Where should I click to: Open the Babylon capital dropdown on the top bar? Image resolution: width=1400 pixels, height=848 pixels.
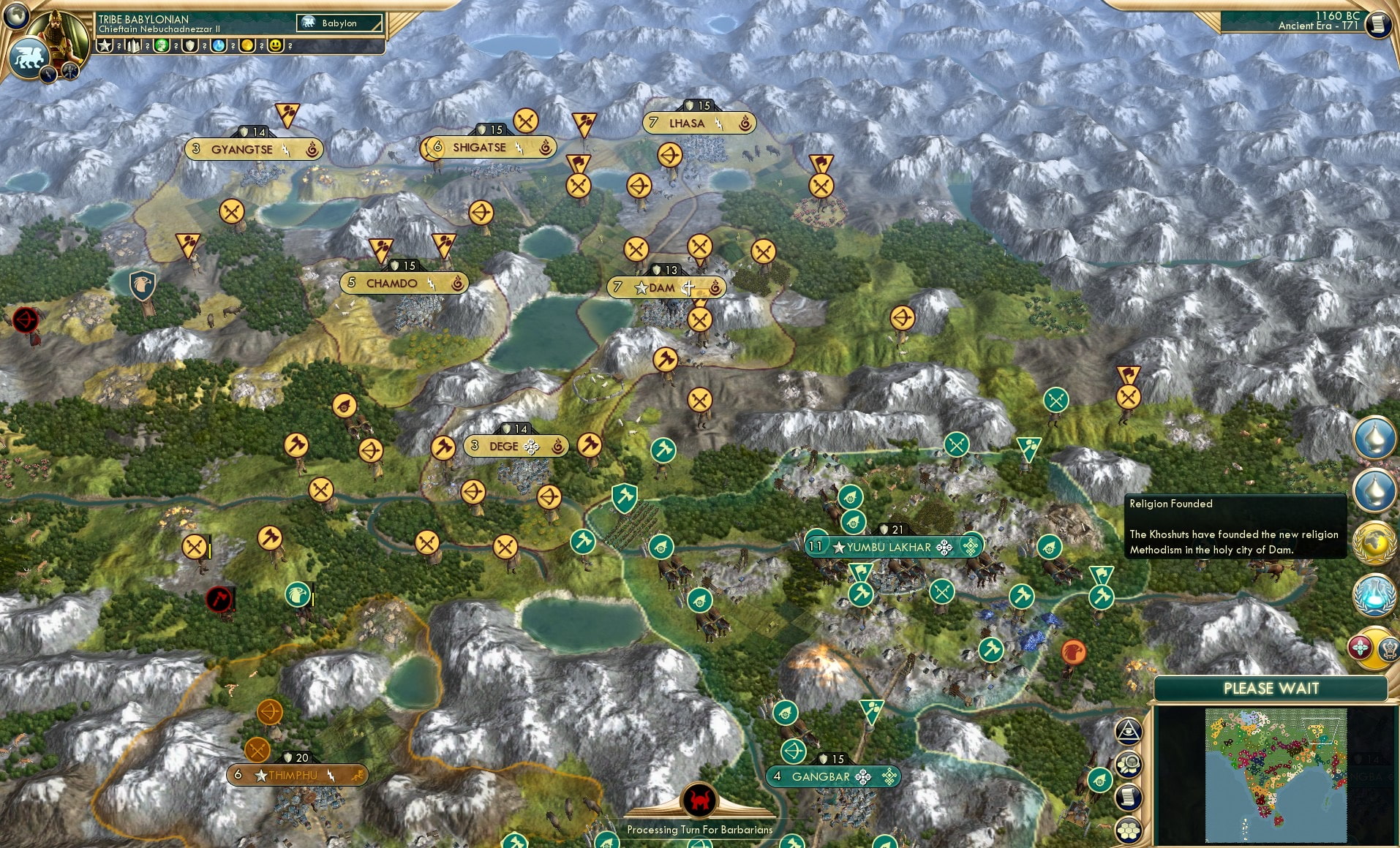click(338, 23)
